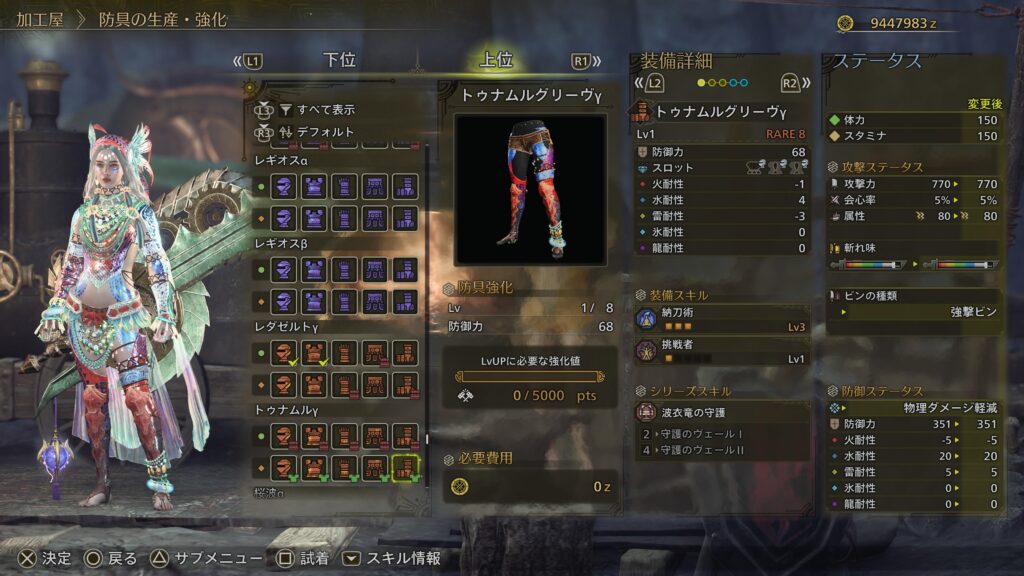Open the 波衣竜の守護 series skill entry
Image resolution: width=1024 pixels, height=576 pixels.
click(720, 412)
